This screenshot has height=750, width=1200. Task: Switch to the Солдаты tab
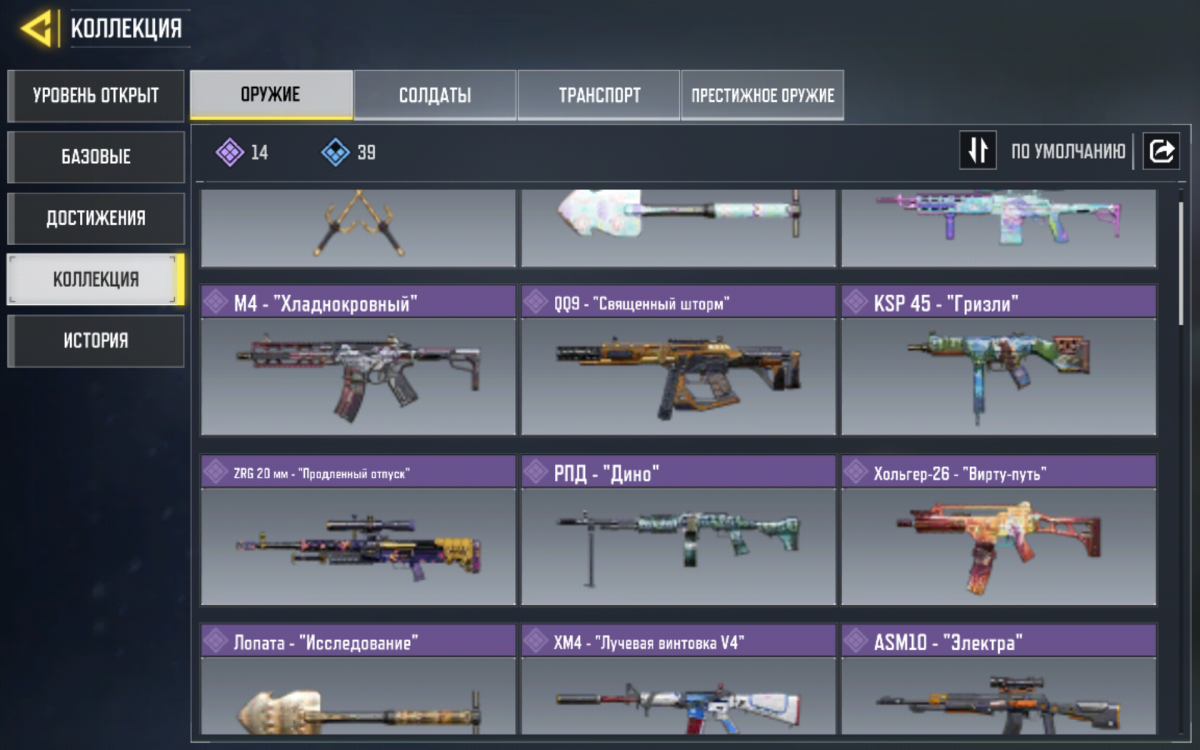pyautogui.click(x=435, y=96)
